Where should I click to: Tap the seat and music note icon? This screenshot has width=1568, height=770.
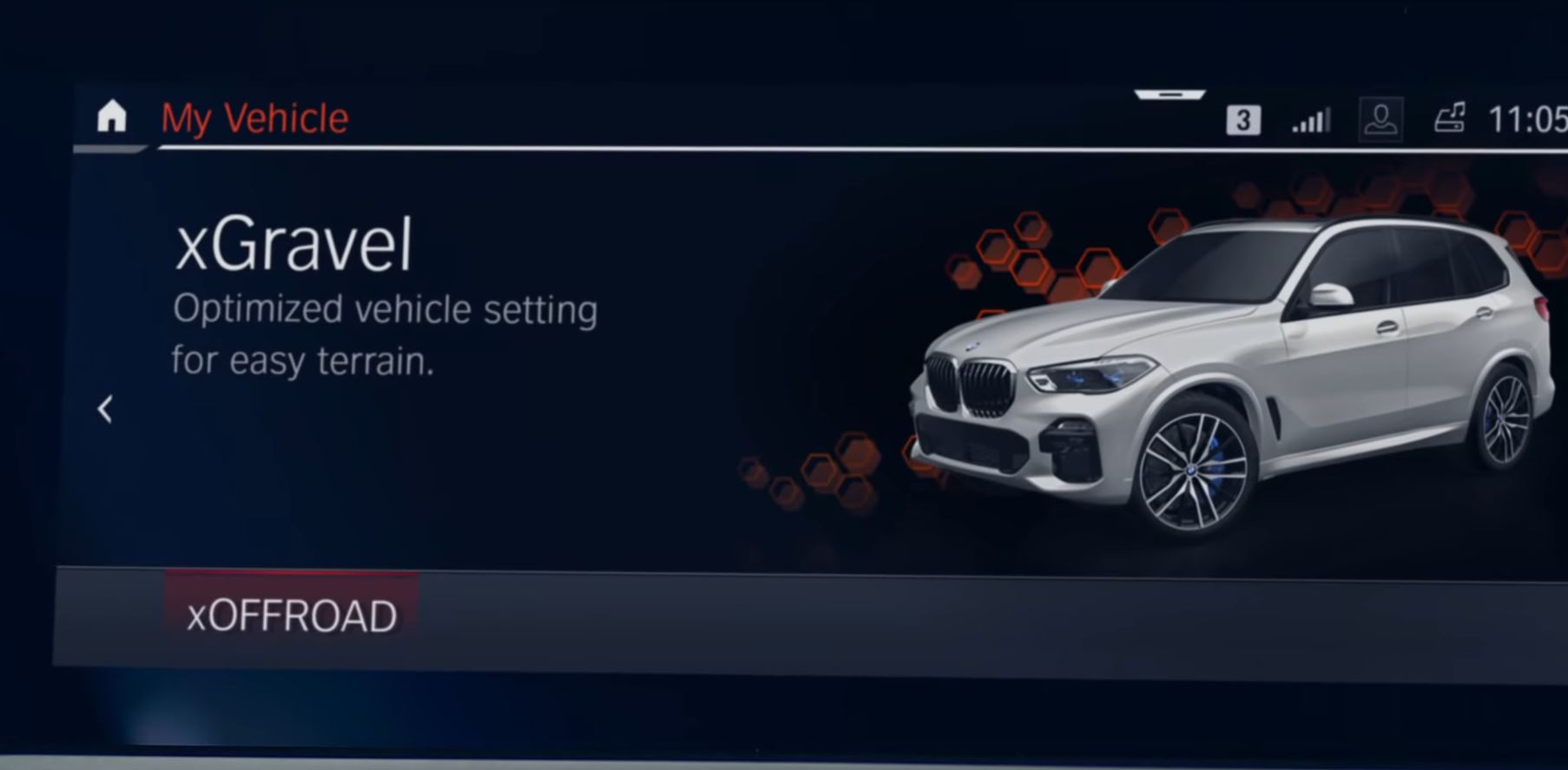1449,118
